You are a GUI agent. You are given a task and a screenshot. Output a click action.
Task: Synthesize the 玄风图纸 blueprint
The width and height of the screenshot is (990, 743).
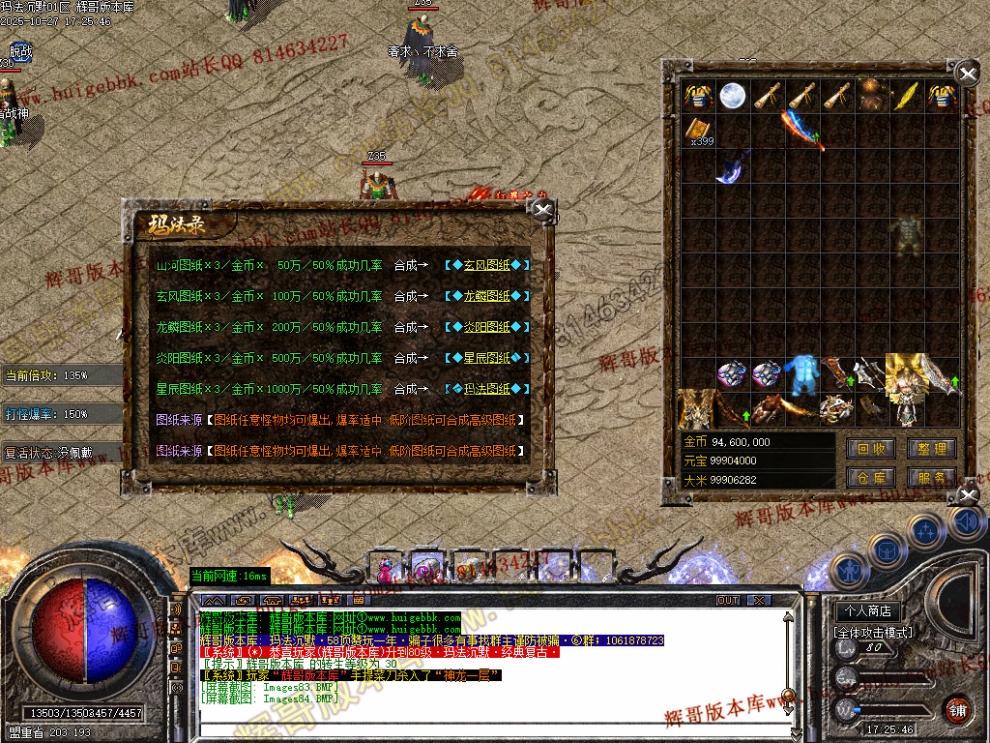[x=486, y=265]
